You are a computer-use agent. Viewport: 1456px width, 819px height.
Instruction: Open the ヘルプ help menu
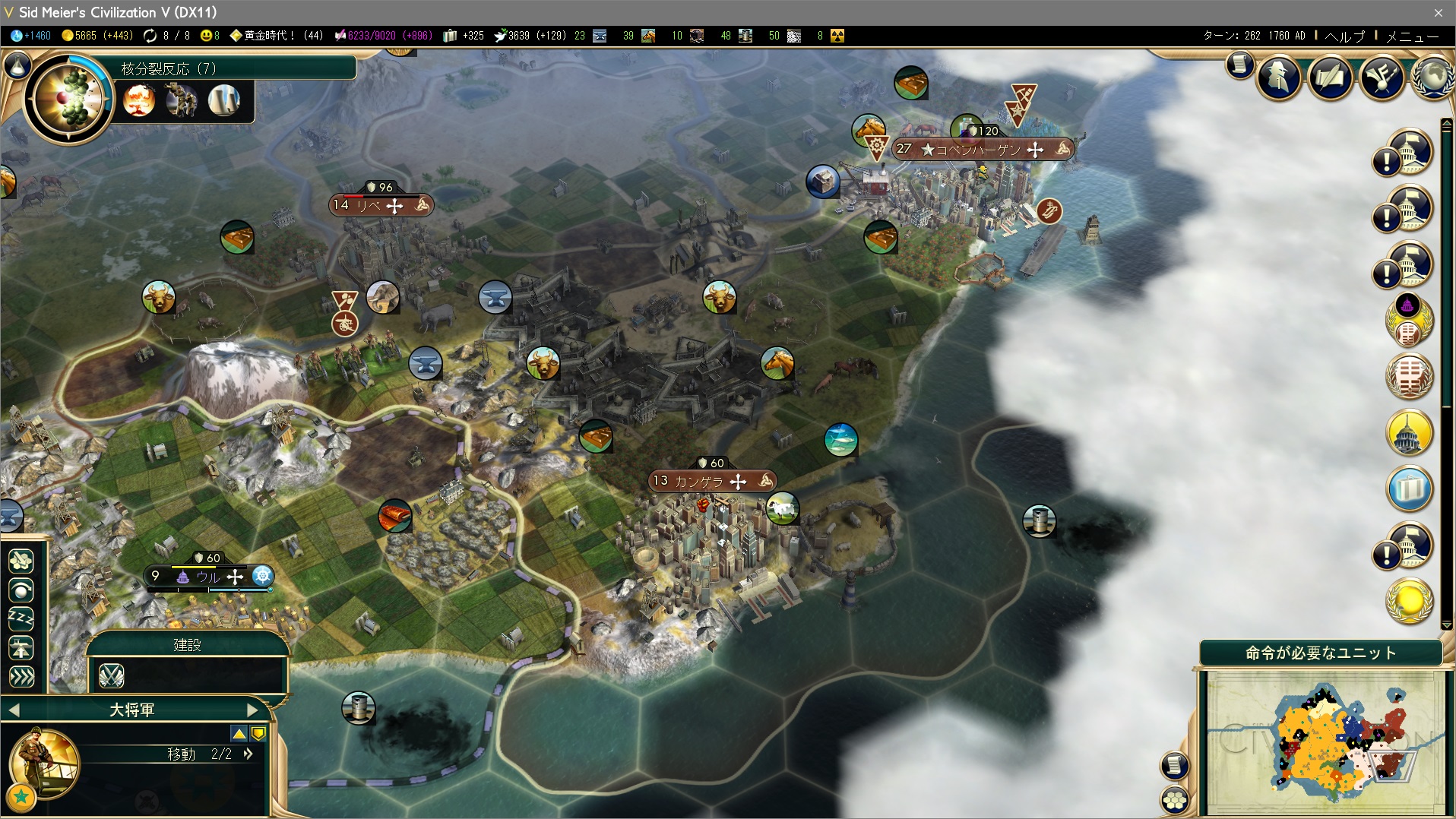tap(1344, 36)
